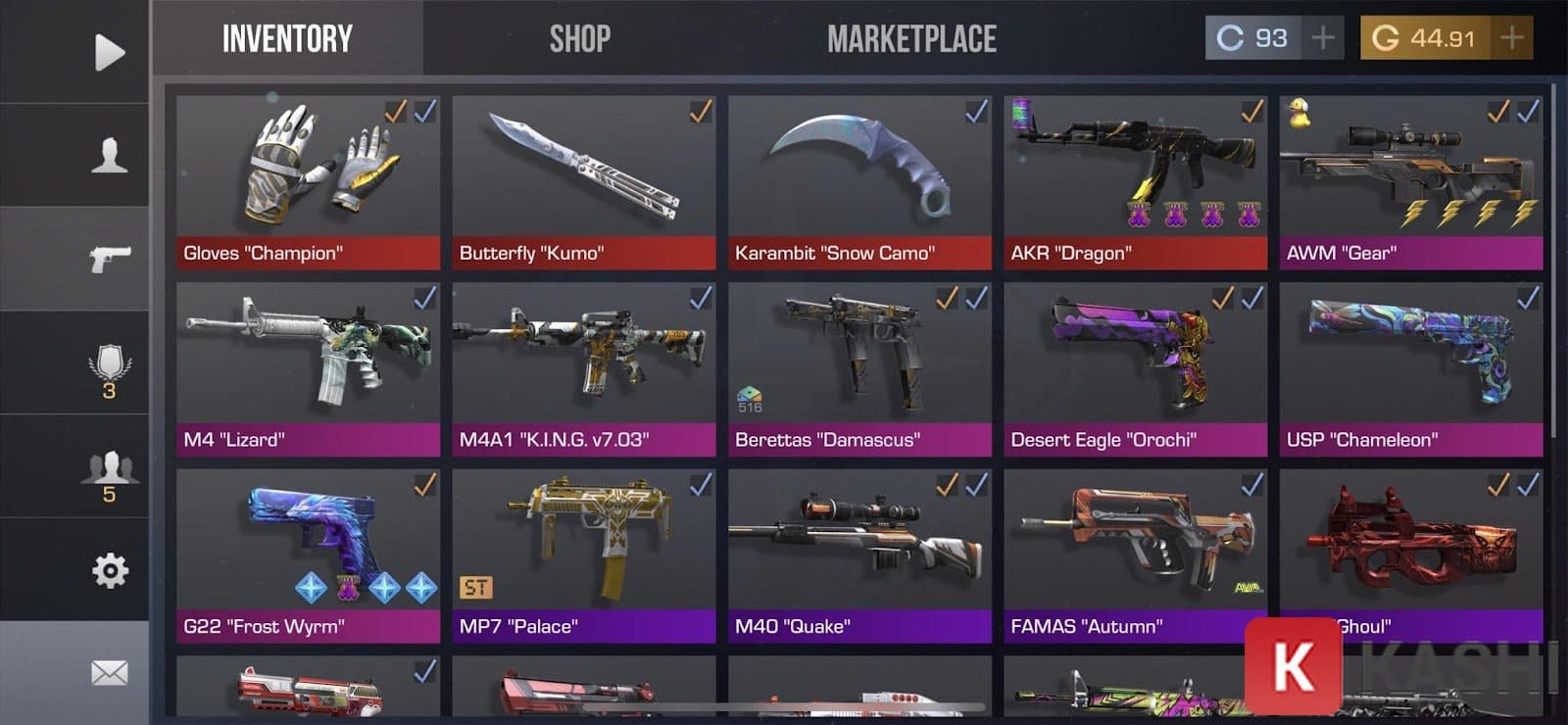Click the plus button next to C 93
Screen dimensions: 1568x725
[x=1323, y=36]
